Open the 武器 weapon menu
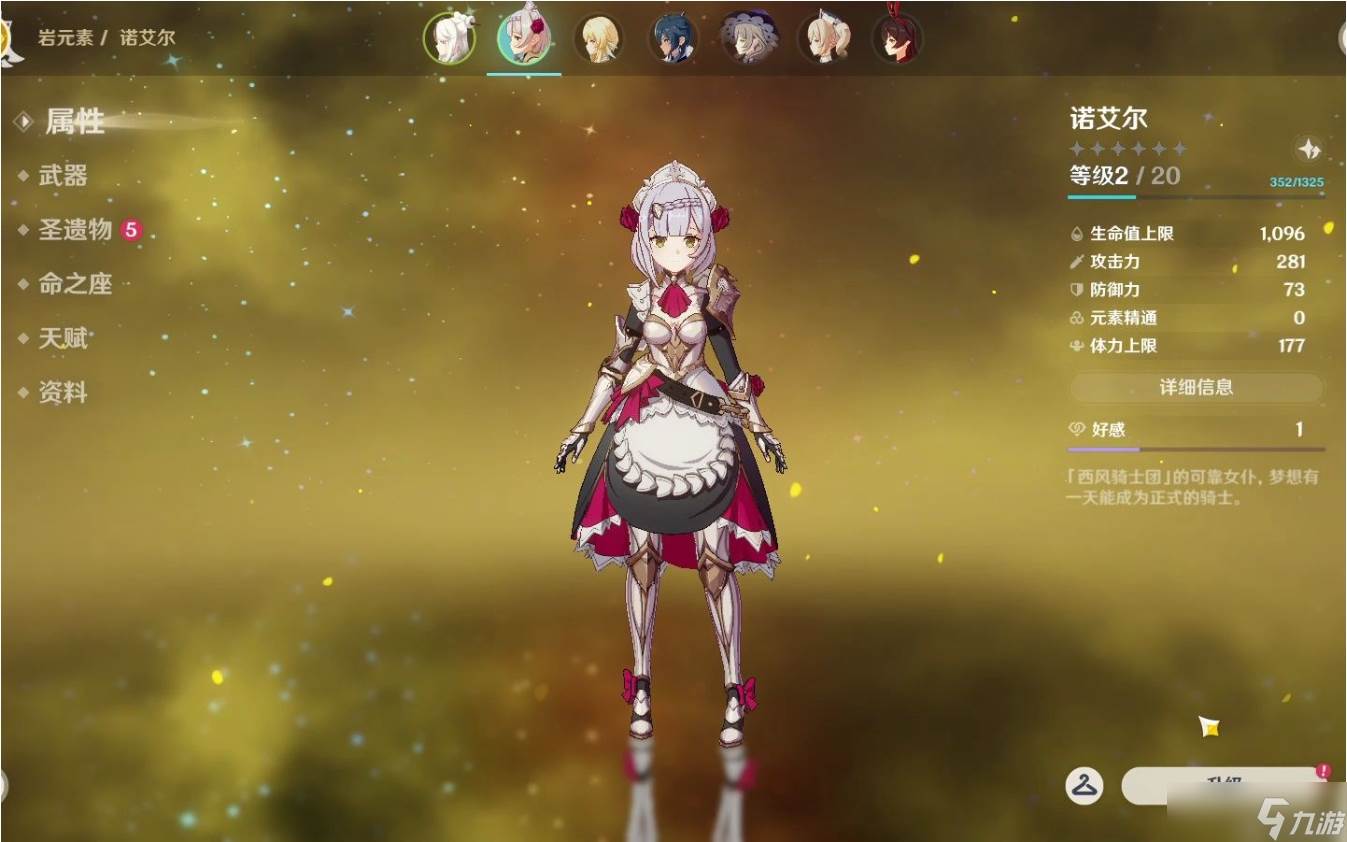Image resolution: width=1347 pixels, height=842 pixels. click(x=63, y=176)
